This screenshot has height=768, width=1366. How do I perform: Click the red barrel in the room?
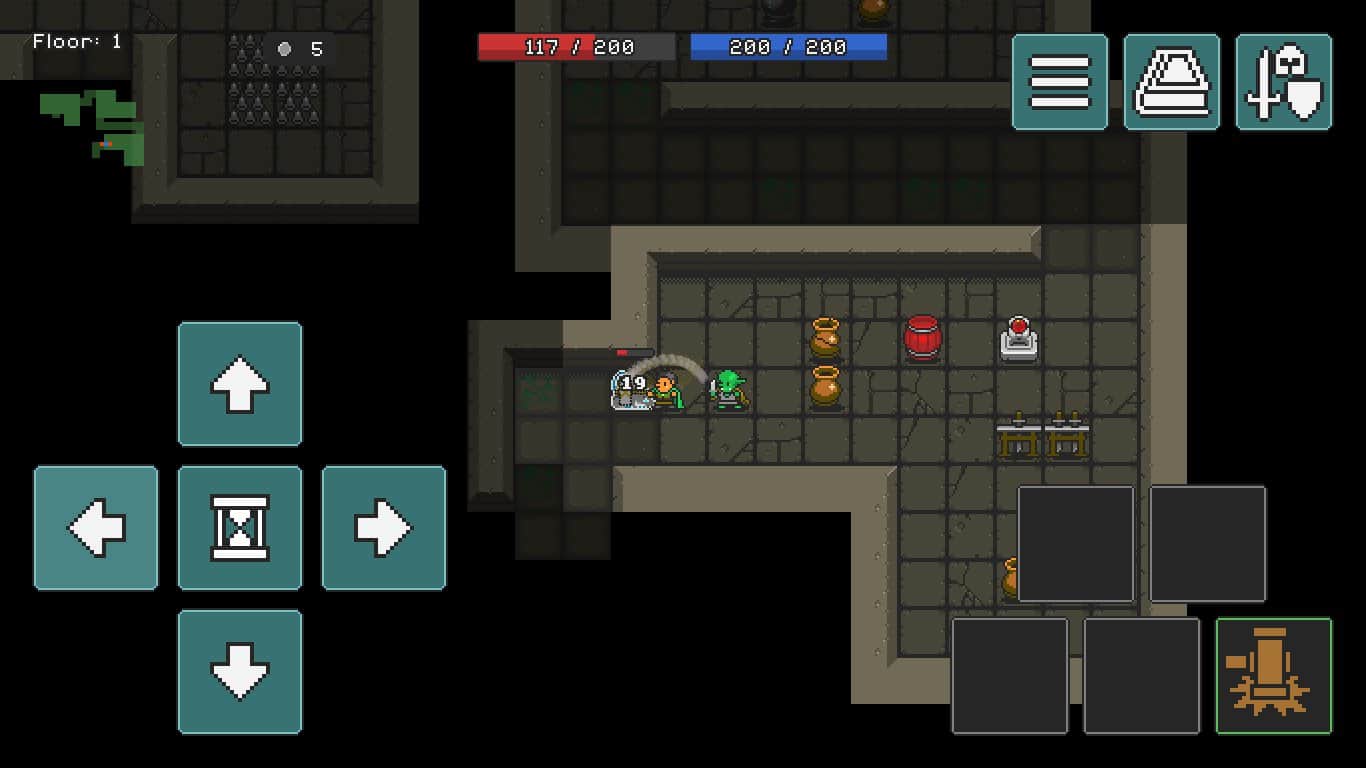click(x=922, y=337)
